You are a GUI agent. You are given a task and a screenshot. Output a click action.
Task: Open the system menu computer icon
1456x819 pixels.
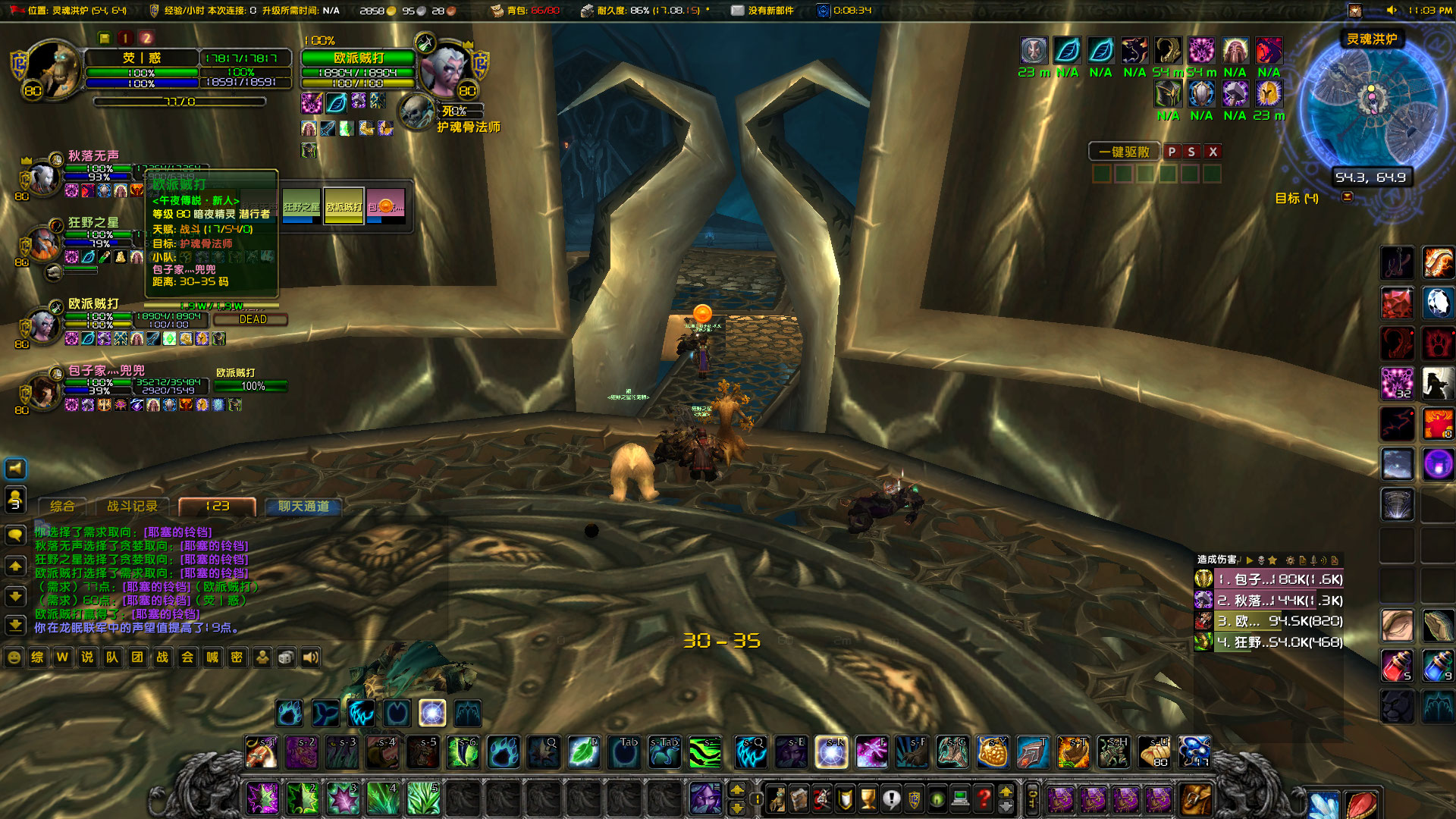click(x=960, y=800)
